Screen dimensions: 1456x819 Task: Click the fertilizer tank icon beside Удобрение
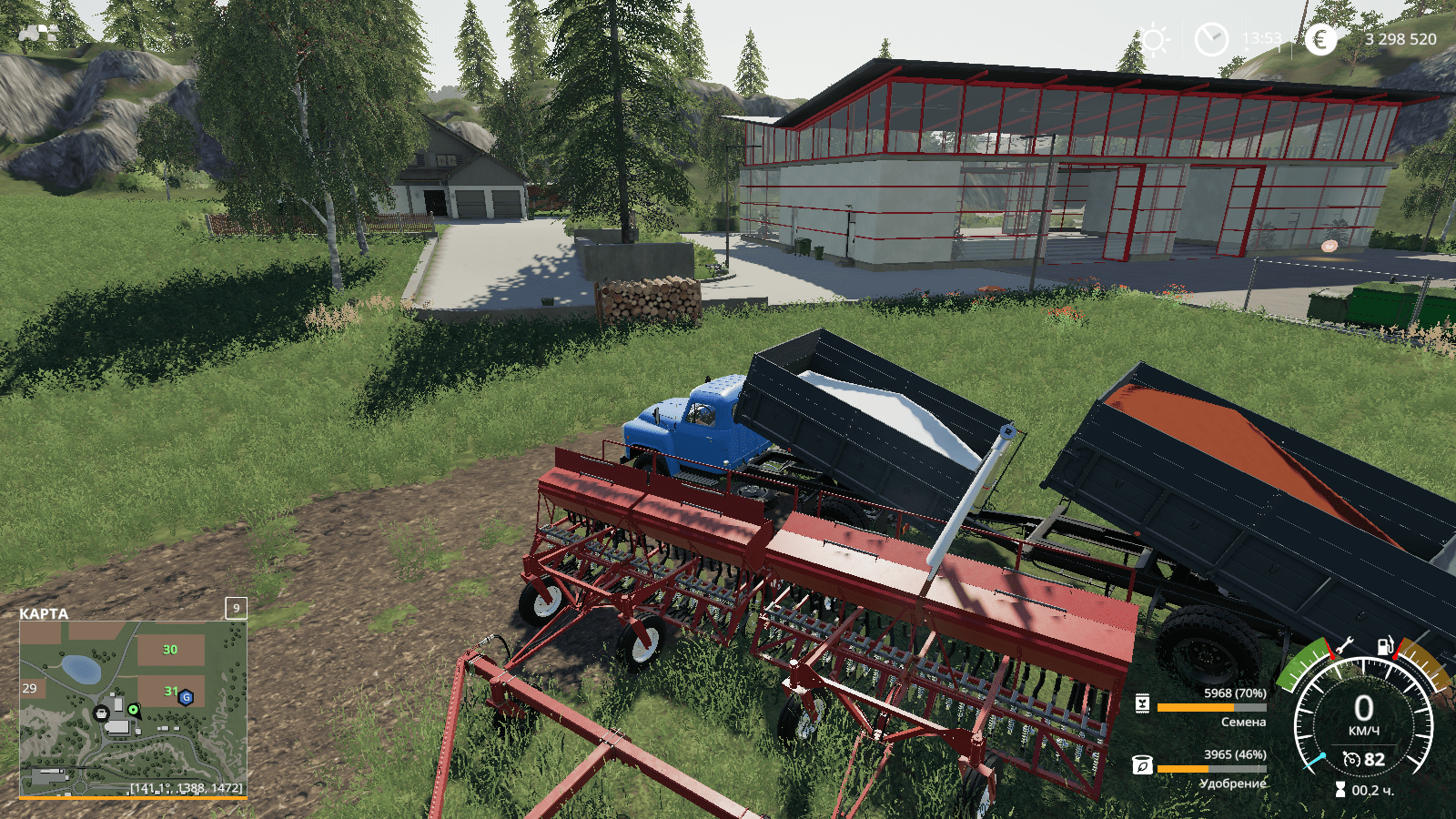click(x=1142, y=765)
